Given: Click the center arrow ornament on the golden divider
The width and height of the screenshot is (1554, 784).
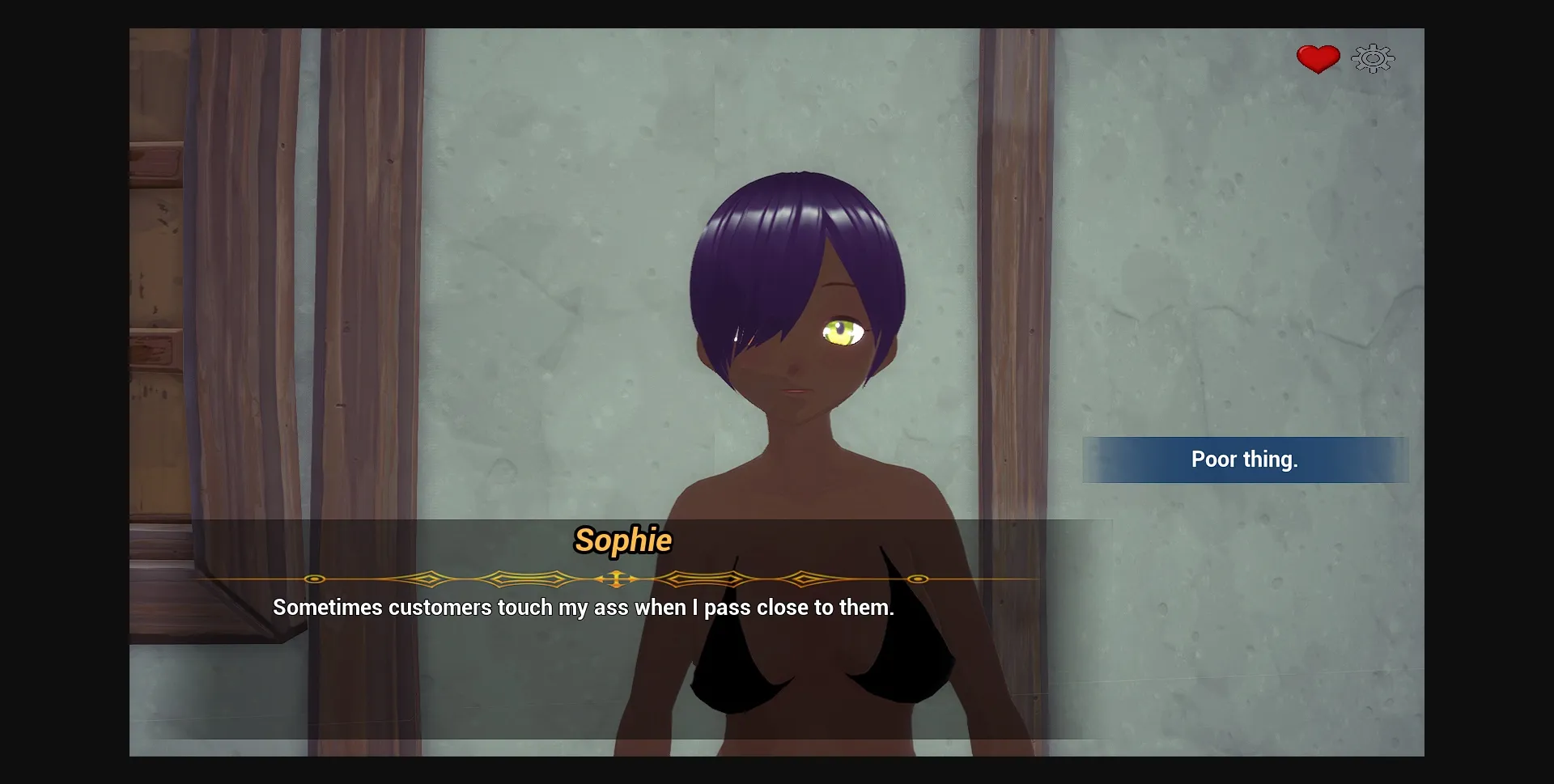Looking at the screenshot, I should (x=615, y=579).
